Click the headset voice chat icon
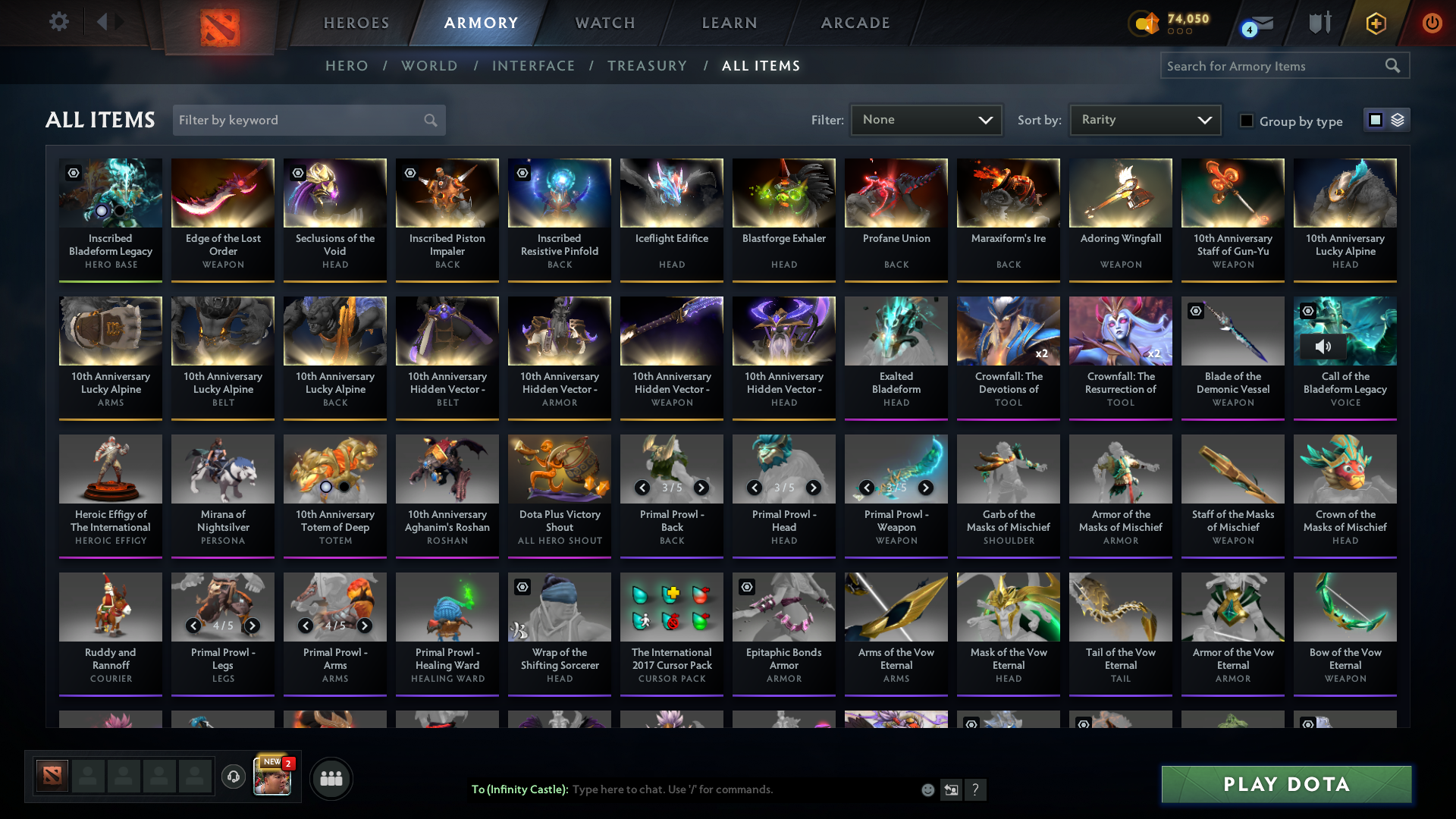 [234, 777]
